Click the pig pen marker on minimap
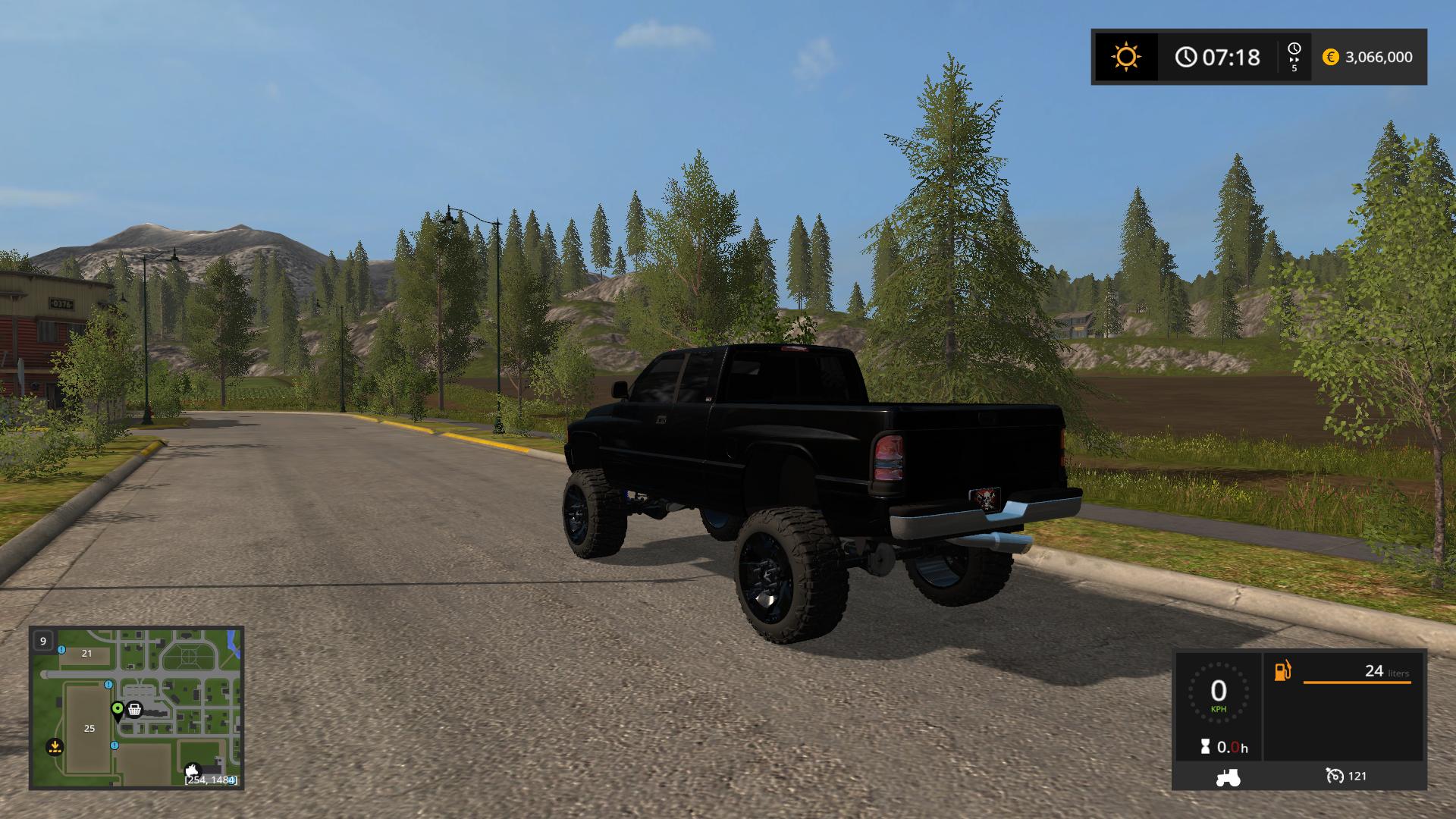Viewport: 1456px width, 819px height. pos(193,770)
